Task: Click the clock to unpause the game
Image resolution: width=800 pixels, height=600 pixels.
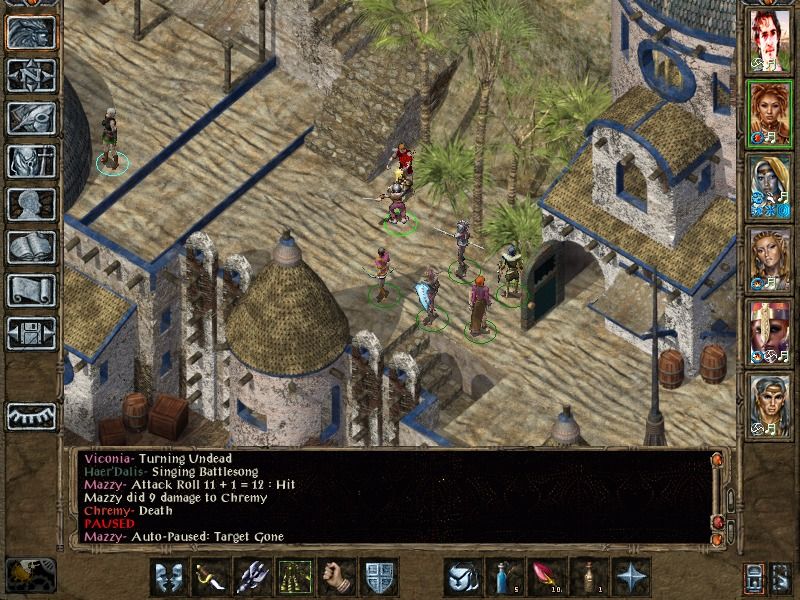Action: 30,575
